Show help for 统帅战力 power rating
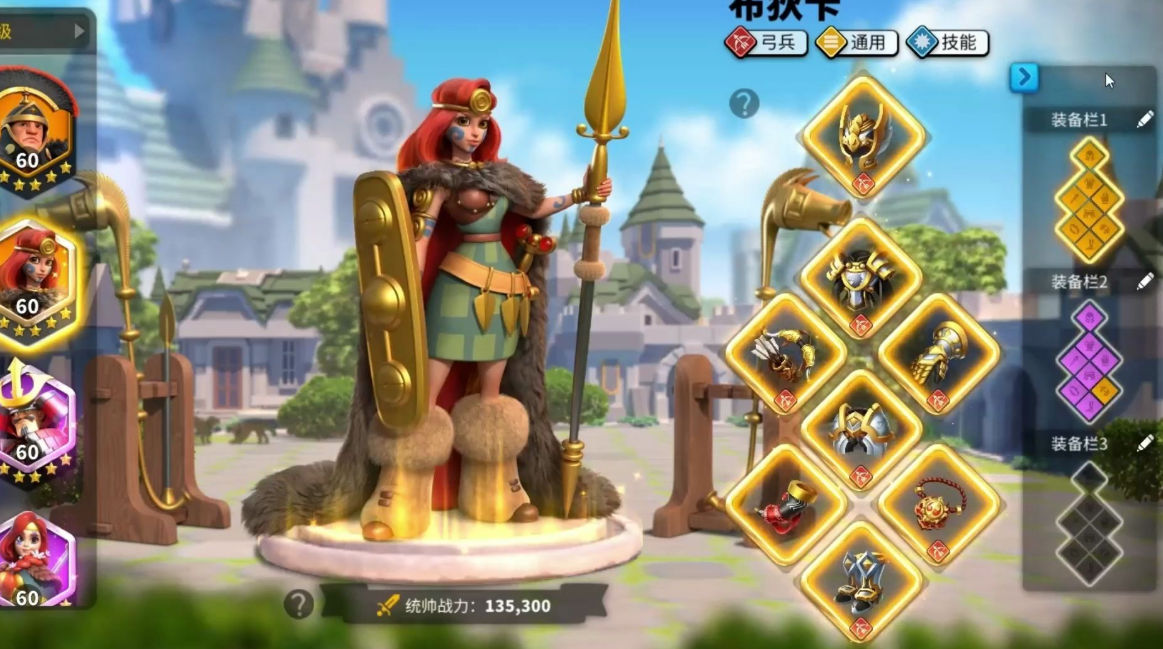Viewport: 1163px width, 649px height. [298, 603]
